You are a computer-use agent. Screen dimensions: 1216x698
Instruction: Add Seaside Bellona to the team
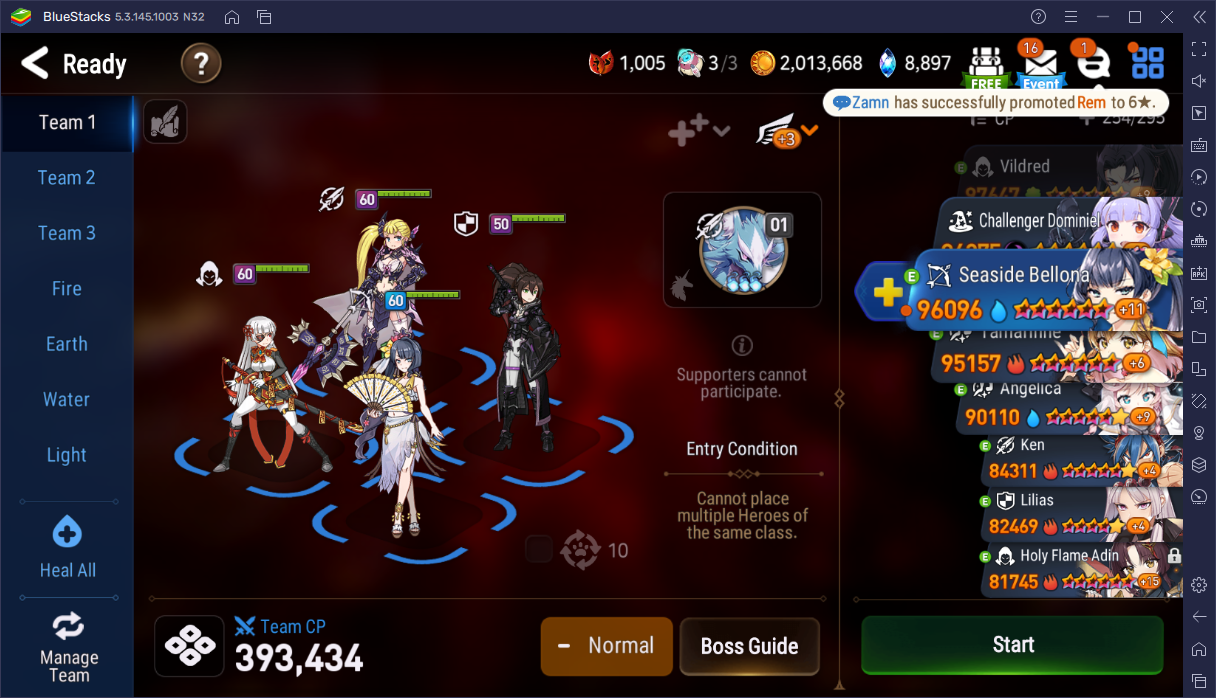[x=886, y=293]
